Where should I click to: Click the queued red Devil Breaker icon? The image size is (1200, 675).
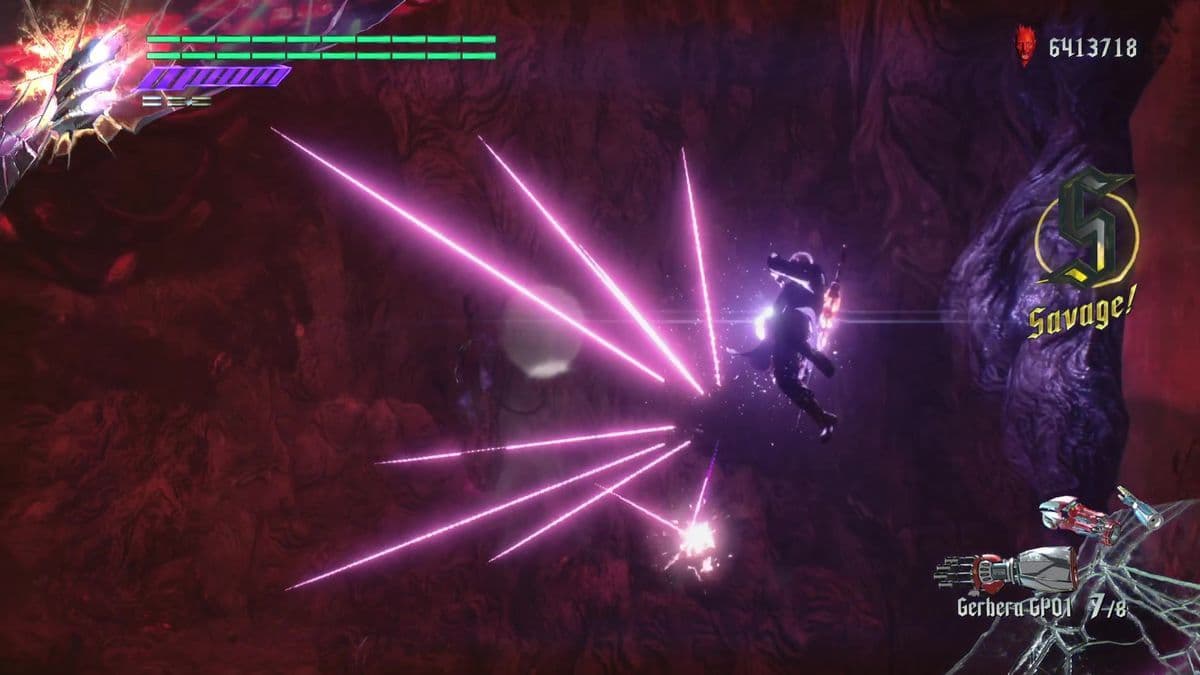[x=1077, y=516]
